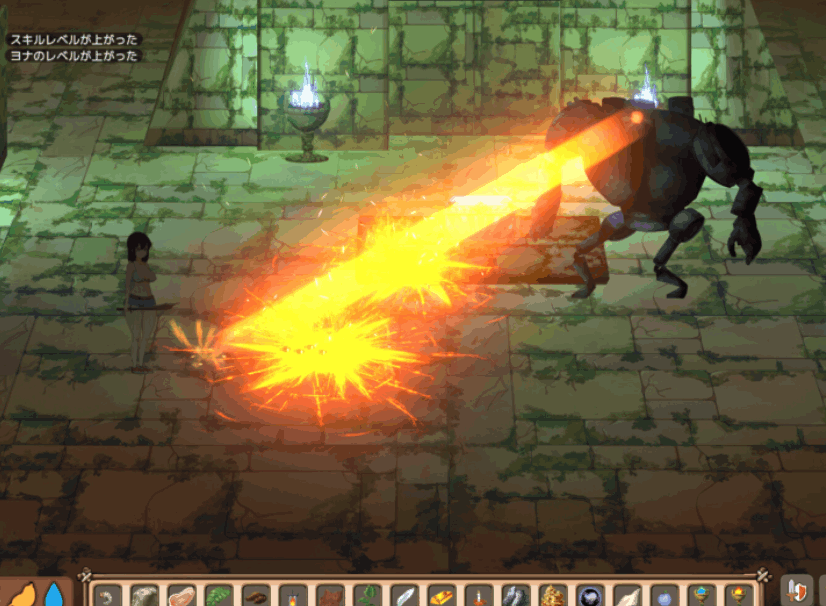Select the grey stone hotbar slot

click(144, 597)
